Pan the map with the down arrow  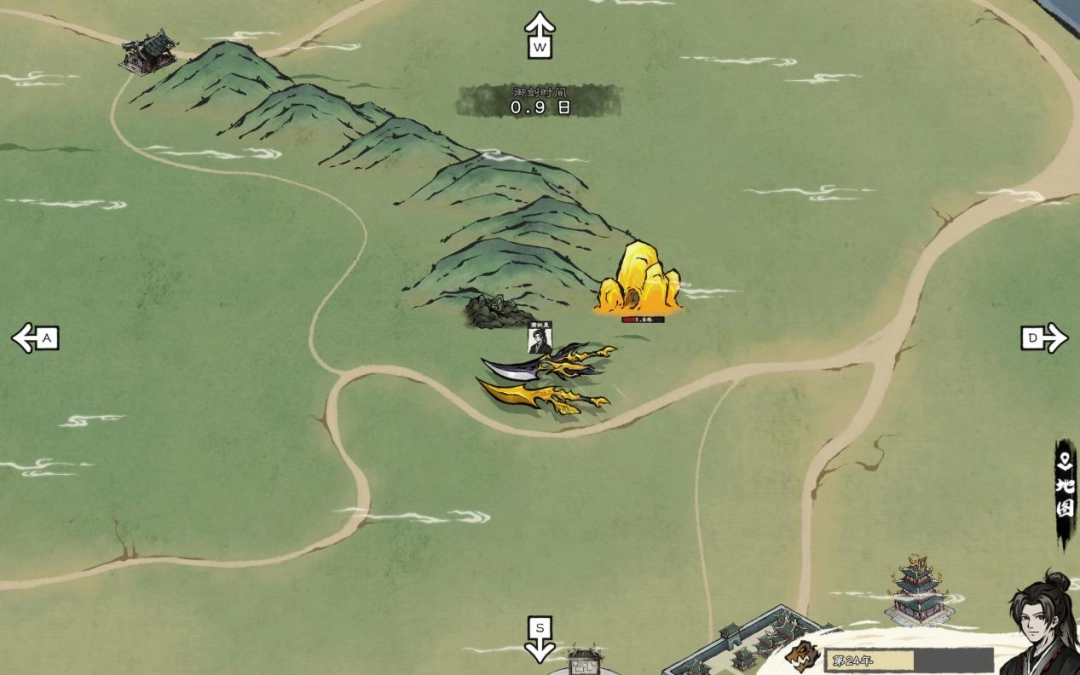tap(540, 639)
